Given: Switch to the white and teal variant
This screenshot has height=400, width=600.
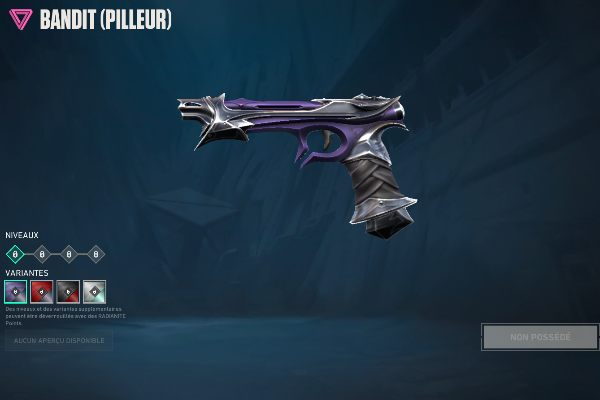Looking at the screenshot, I should [x=94, y=291].
